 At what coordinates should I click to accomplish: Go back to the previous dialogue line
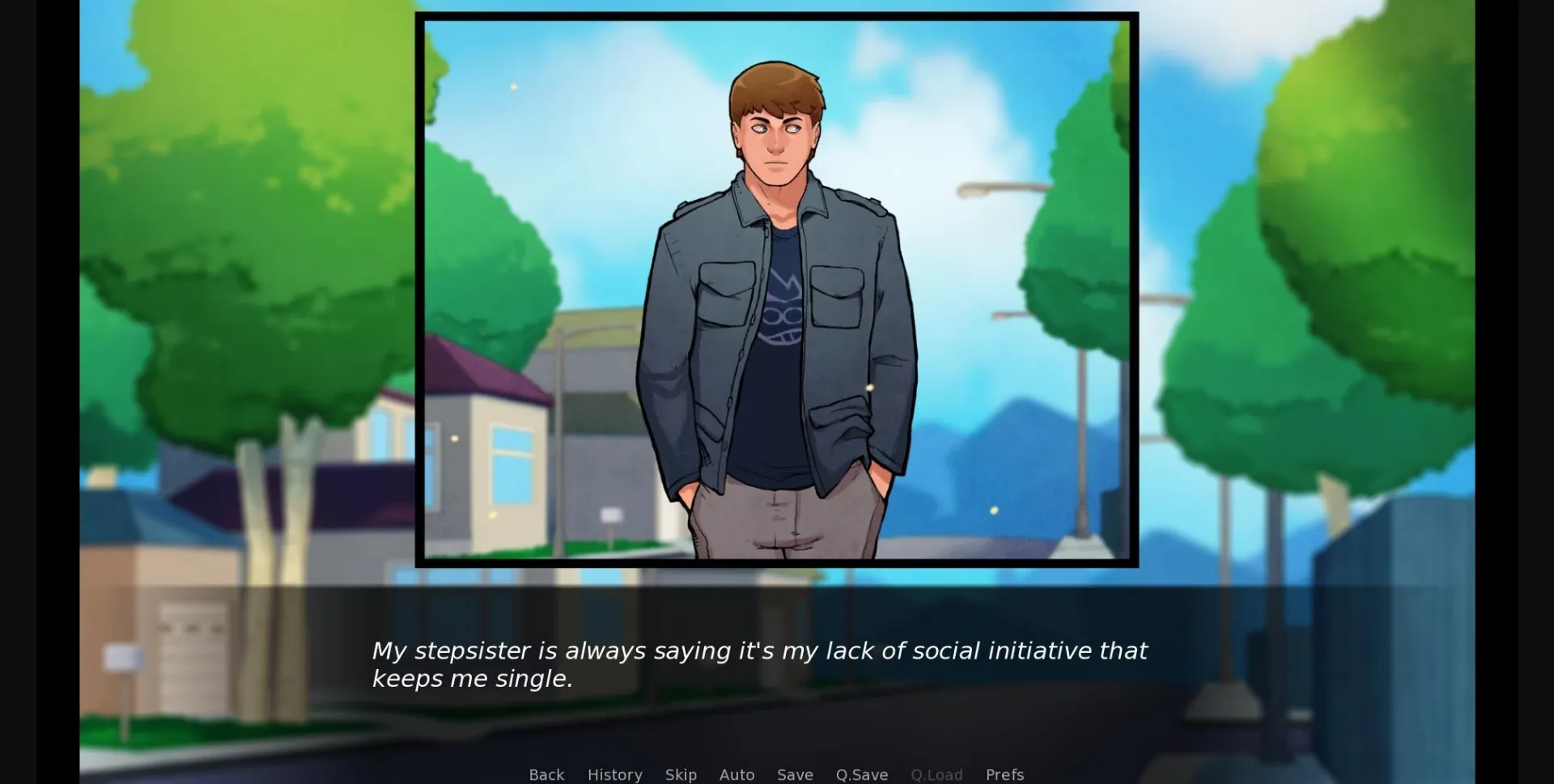pyautogui.click(x=546, y=774)
